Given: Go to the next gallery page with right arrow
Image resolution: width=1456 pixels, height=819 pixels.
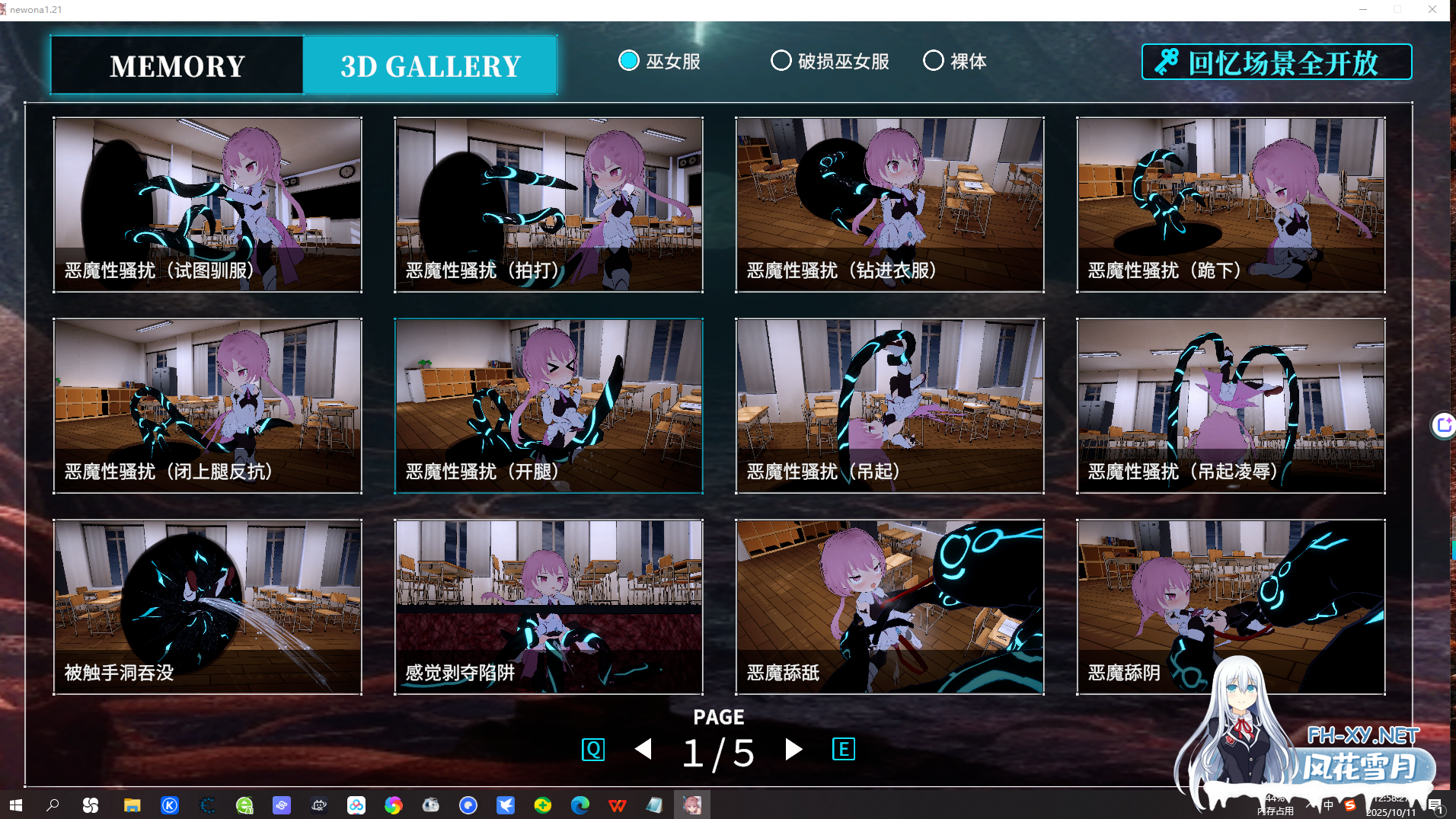Looking at the screenshot, I should [792, 750].
